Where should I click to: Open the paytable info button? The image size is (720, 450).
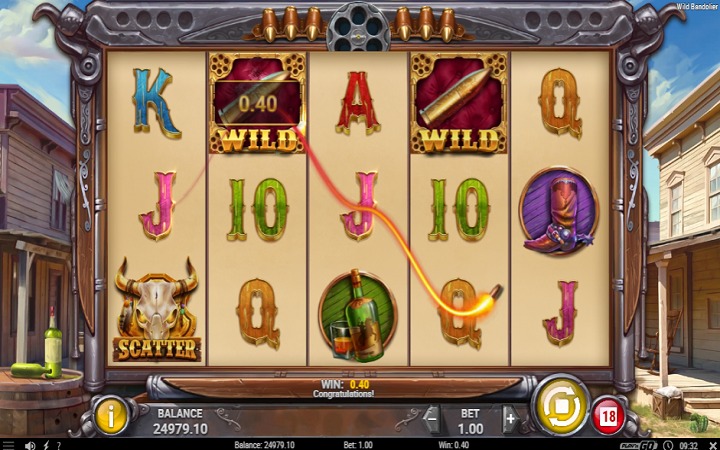pos(111,414)
